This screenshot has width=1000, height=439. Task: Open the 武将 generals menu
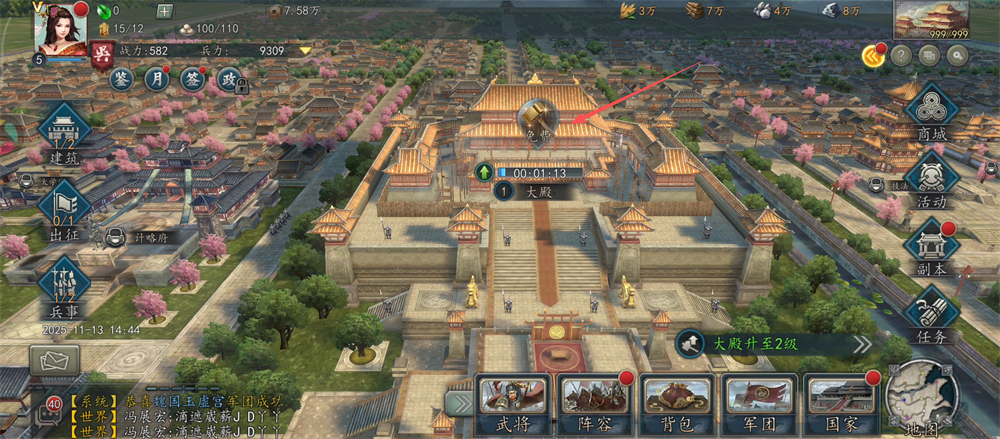[513, 401]
